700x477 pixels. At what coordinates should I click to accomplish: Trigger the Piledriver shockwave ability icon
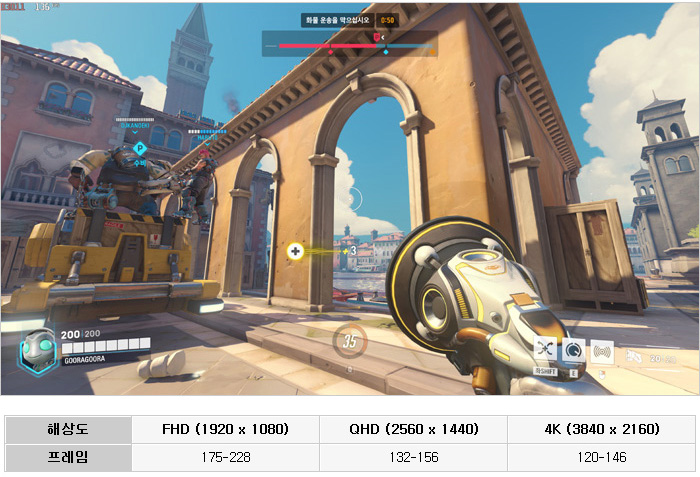[x=602, y=350]
